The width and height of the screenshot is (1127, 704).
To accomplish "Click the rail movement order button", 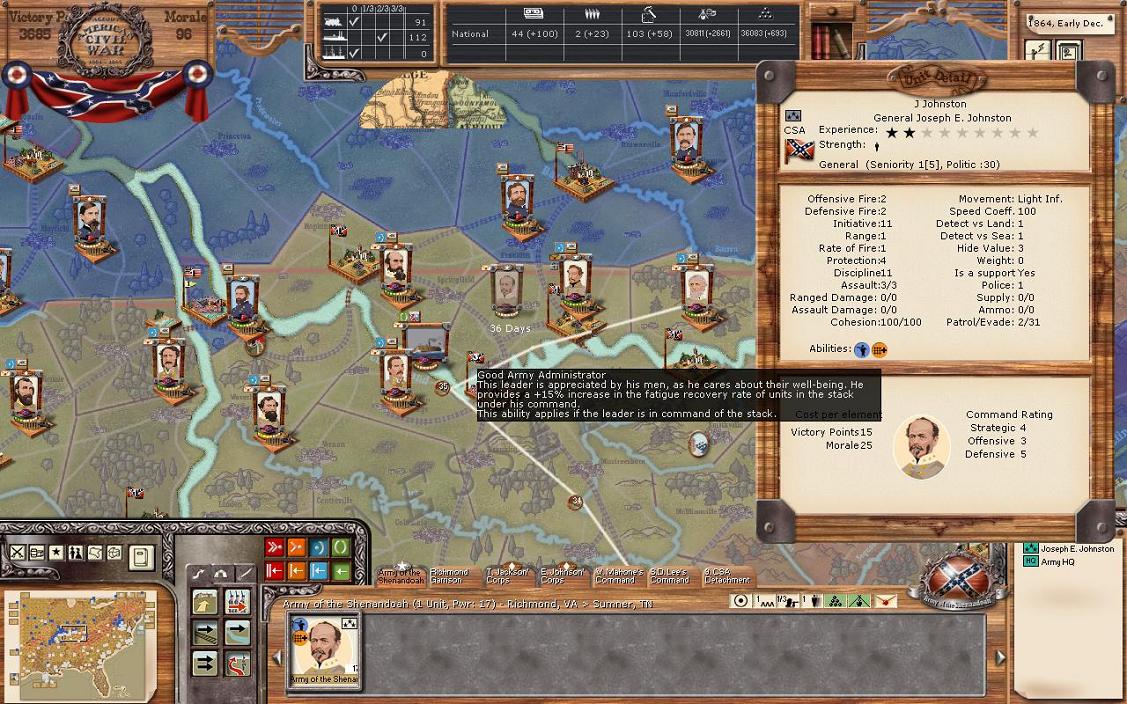I will coord(205,632).
